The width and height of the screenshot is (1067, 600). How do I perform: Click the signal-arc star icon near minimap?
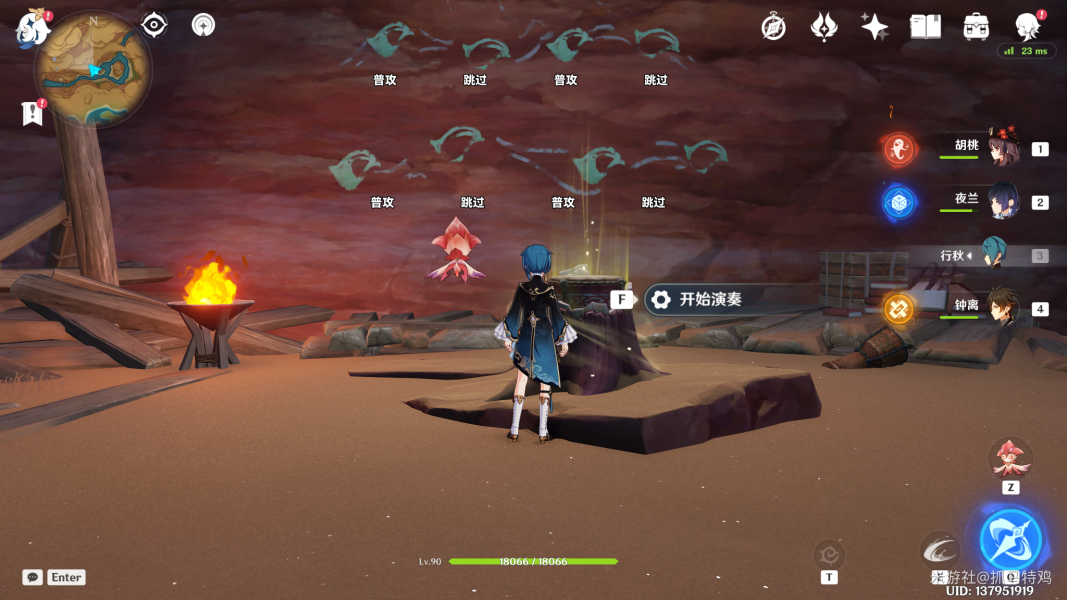203,25
